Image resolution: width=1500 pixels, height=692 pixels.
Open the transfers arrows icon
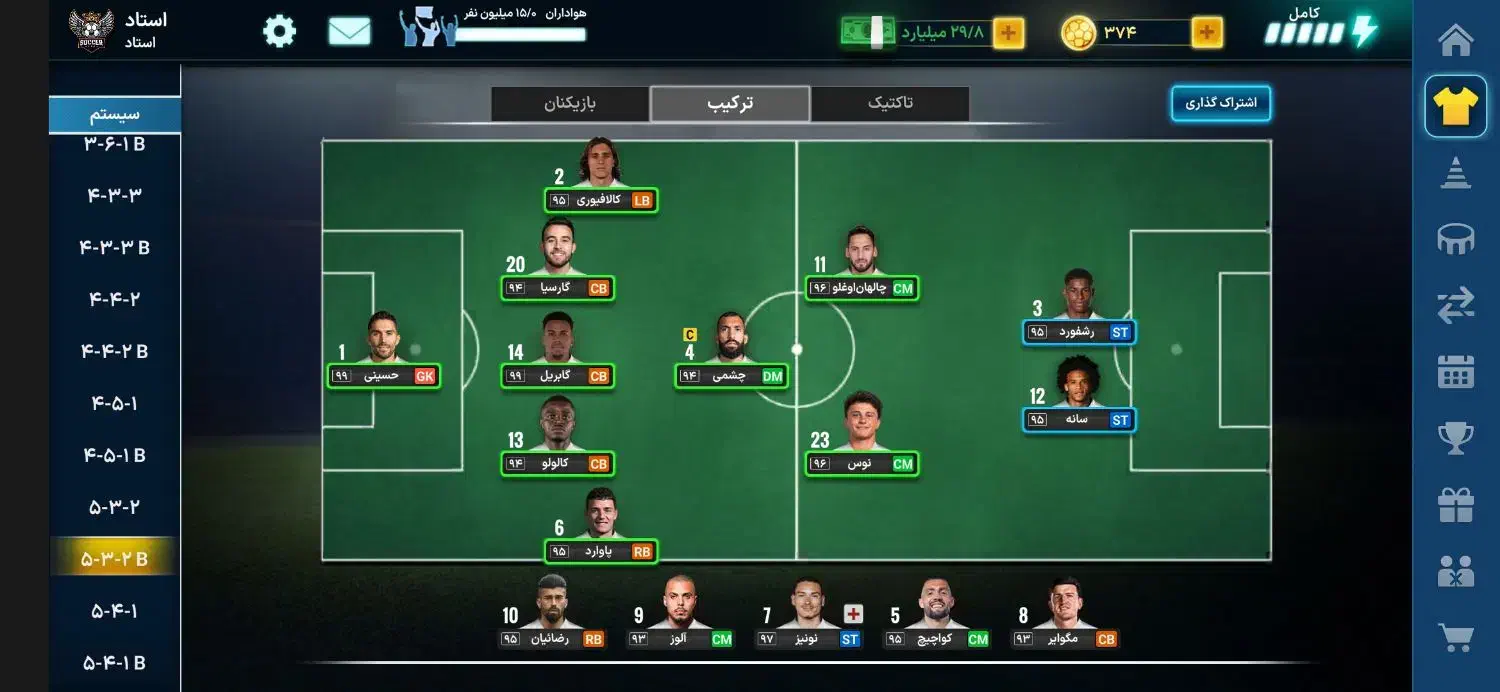tap(1455, 307)
